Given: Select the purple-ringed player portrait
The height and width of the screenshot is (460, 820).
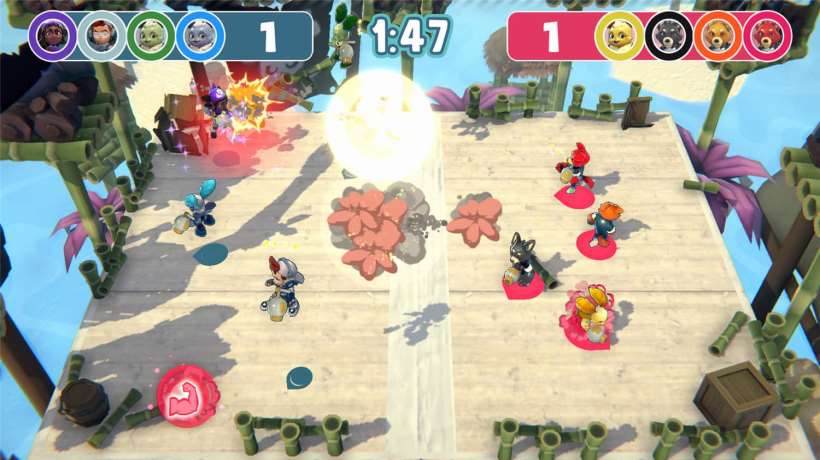Looking at the screenshot, I should click(52, 36).
